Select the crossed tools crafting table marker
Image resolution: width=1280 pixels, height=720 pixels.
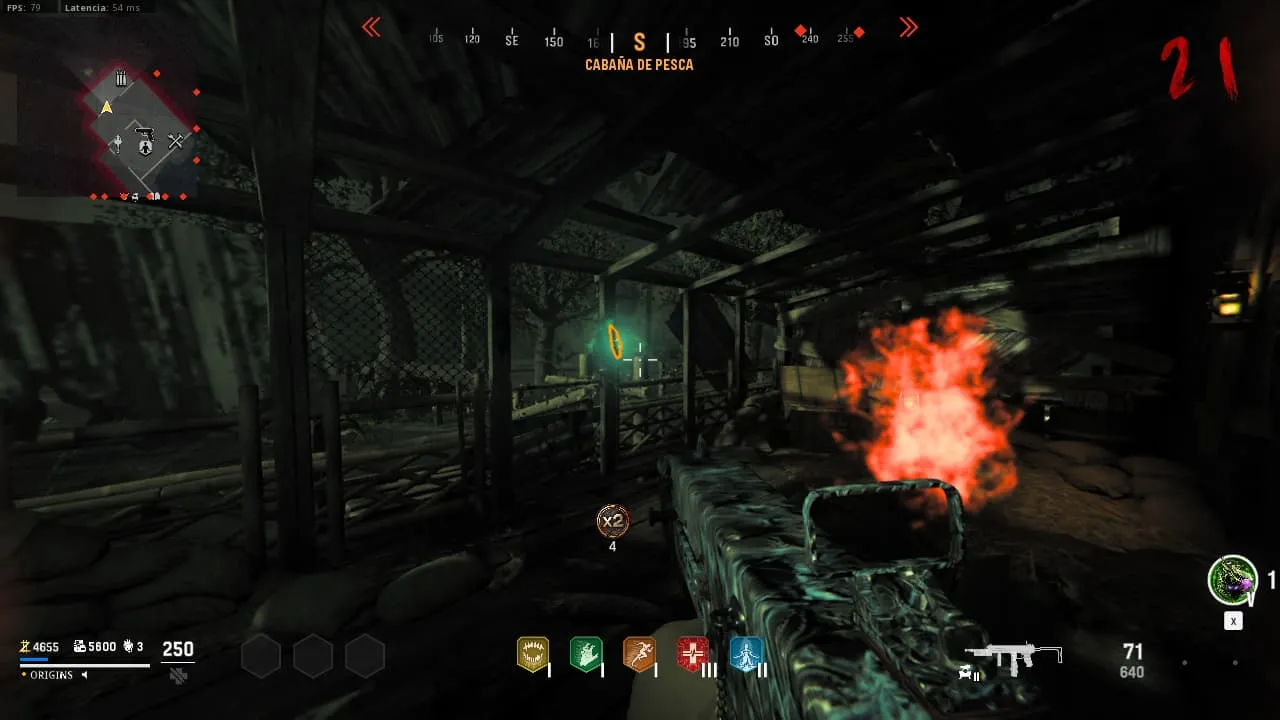[x=176, y=142]
